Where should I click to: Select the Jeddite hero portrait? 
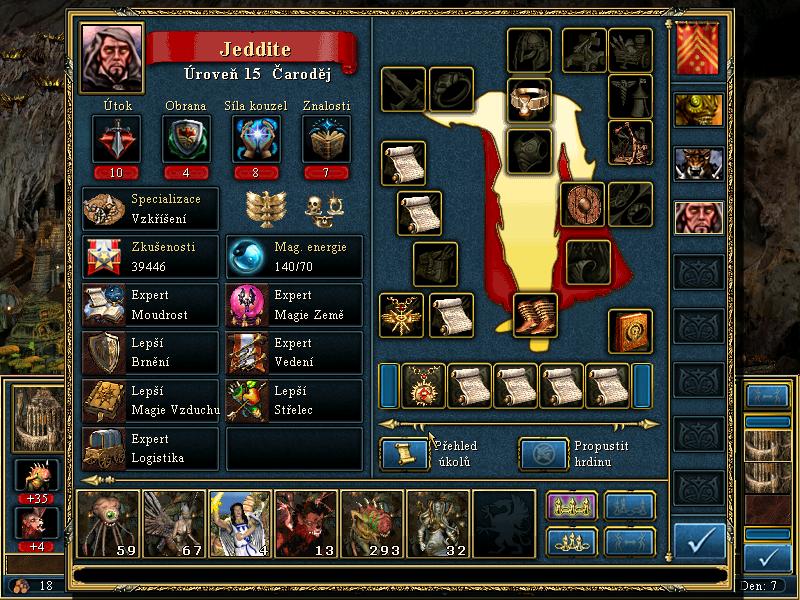tap(112, 55)
